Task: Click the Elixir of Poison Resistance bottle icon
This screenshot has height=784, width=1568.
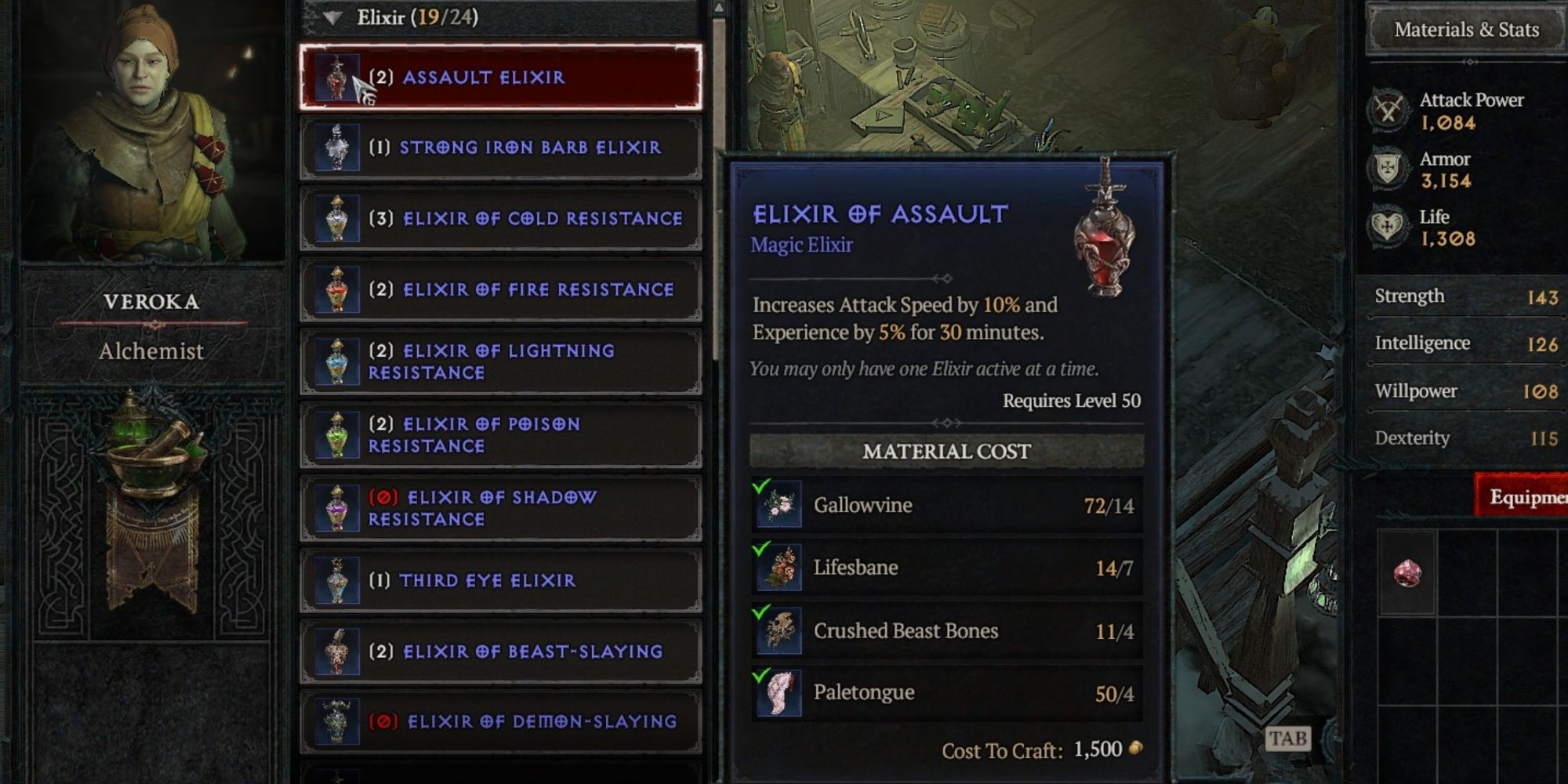Action: [x=339, y=434]
